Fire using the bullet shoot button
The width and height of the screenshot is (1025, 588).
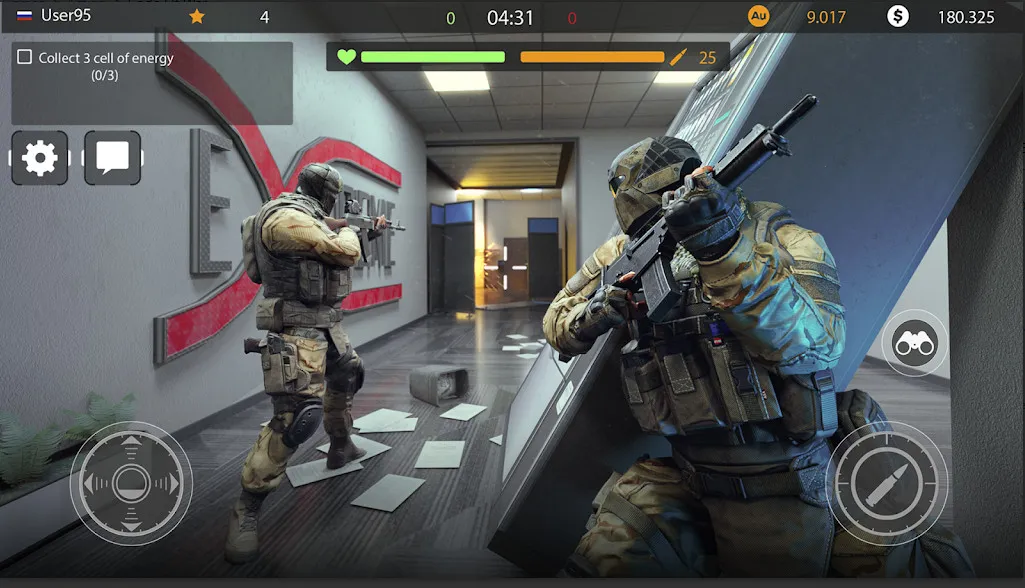(886, 483)
